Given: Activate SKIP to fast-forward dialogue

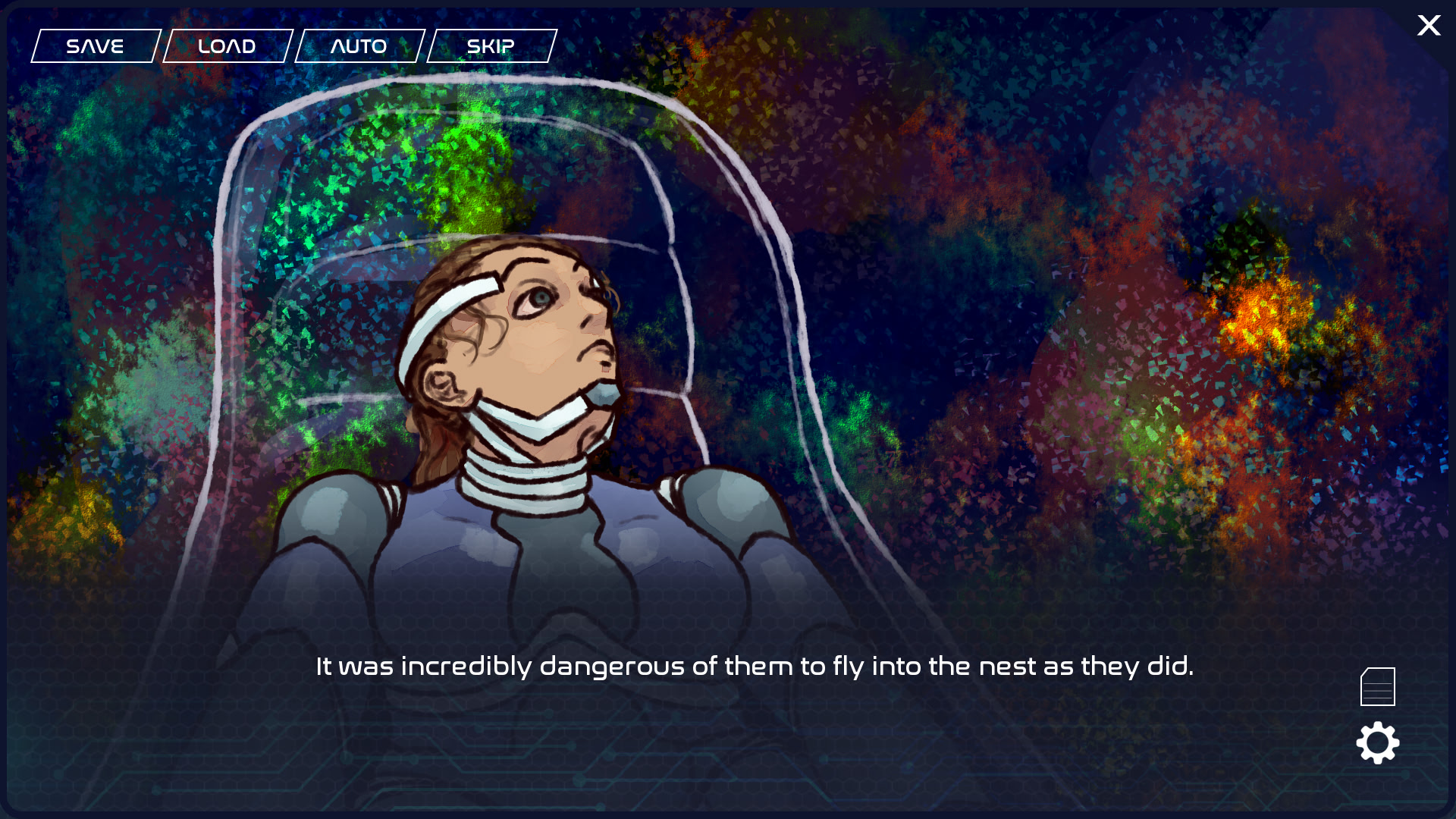Looking at the screenshot, I should pos(491,45).
